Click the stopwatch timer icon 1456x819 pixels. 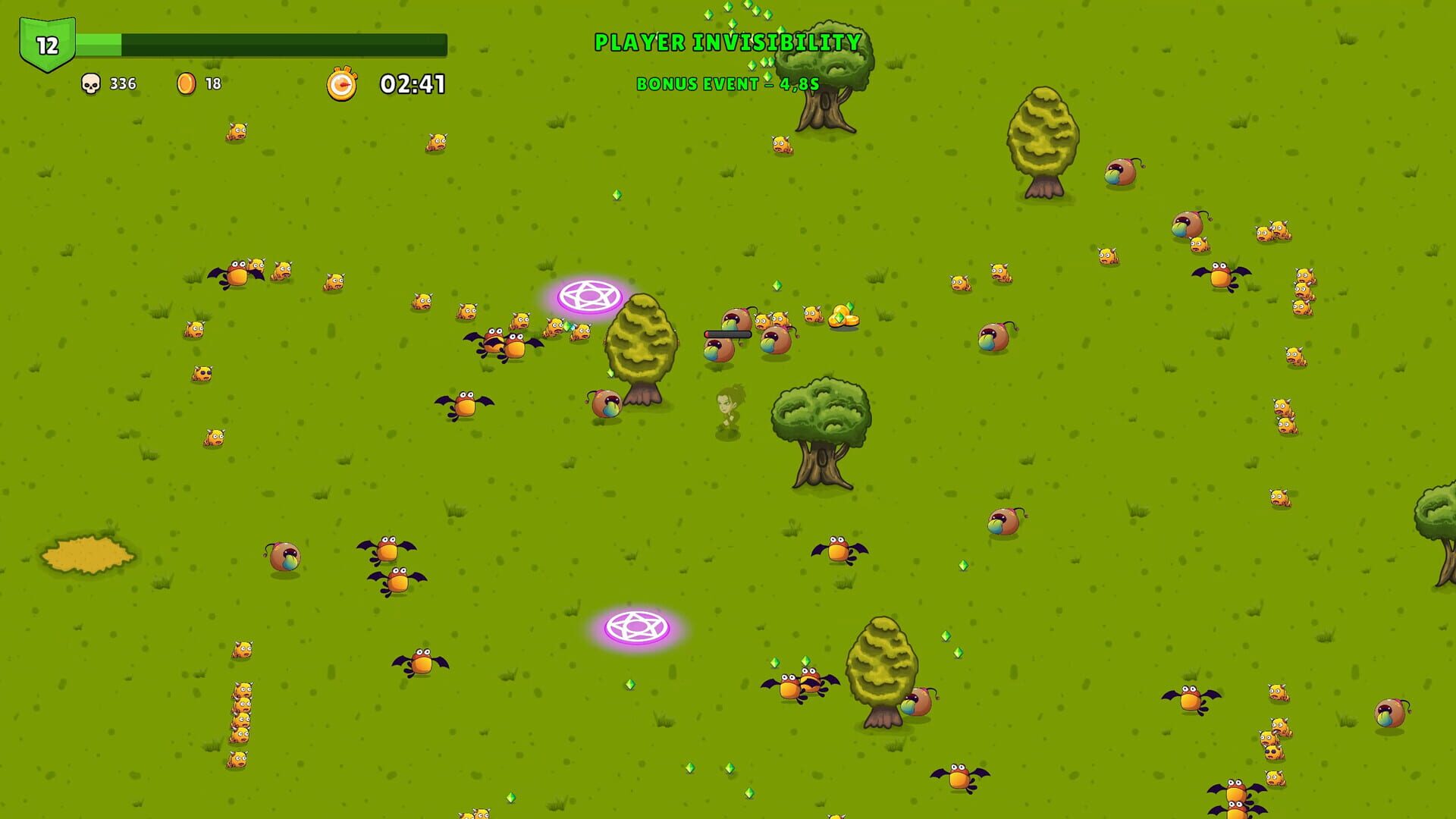pos(343,84)
